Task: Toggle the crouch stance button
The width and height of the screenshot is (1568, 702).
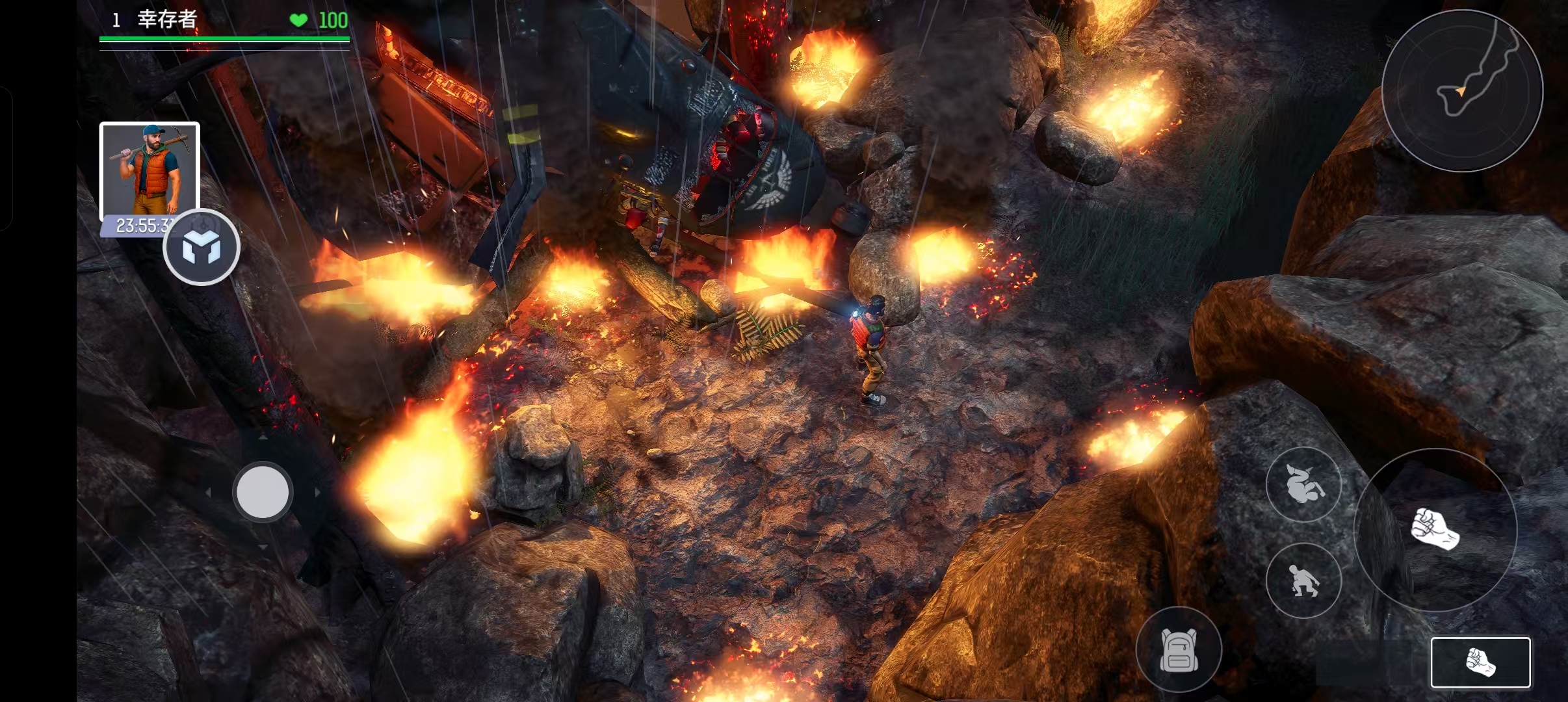Action: coord(1303,580)
